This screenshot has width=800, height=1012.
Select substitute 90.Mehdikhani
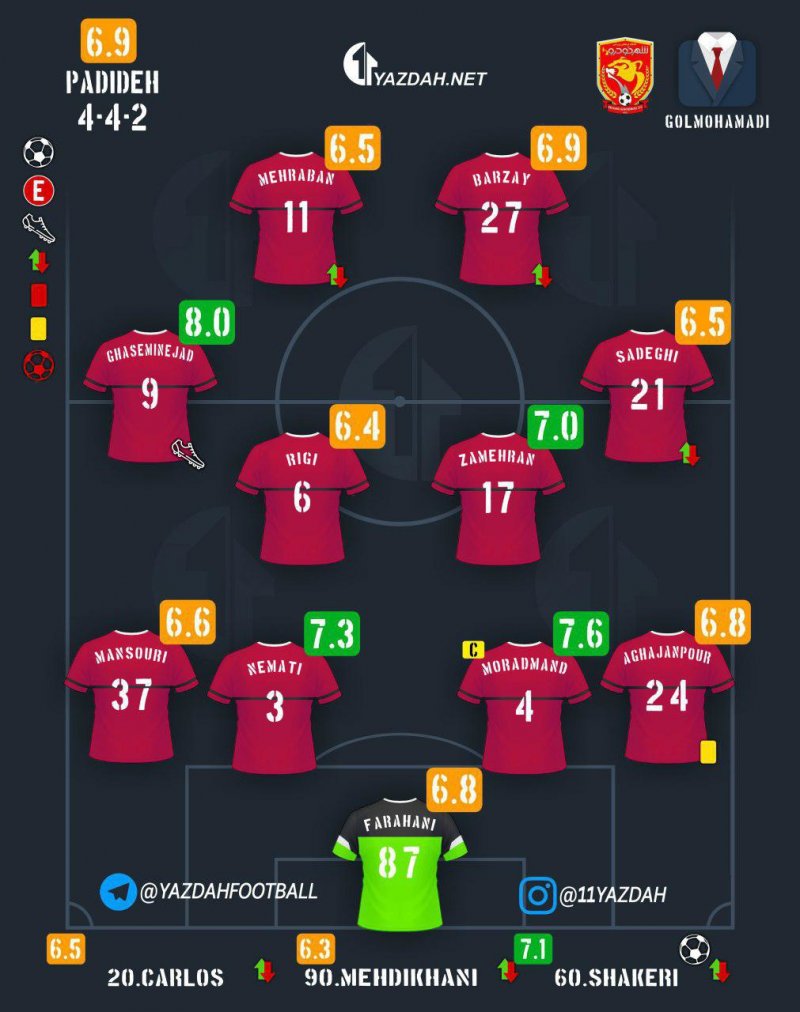coord(390,977)
